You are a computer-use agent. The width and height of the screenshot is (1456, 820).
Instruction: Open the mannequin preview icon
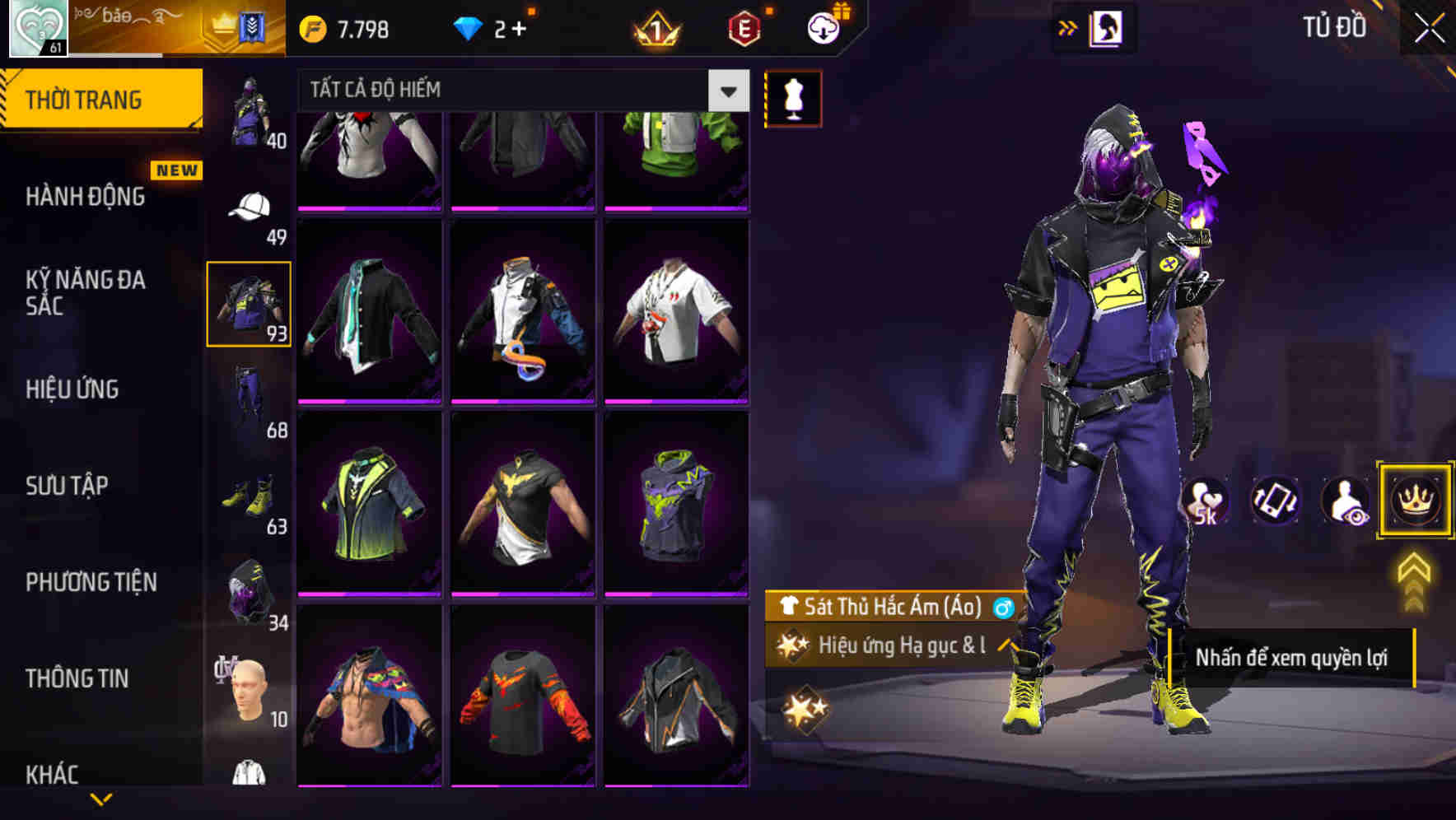[x=792, y=97]
